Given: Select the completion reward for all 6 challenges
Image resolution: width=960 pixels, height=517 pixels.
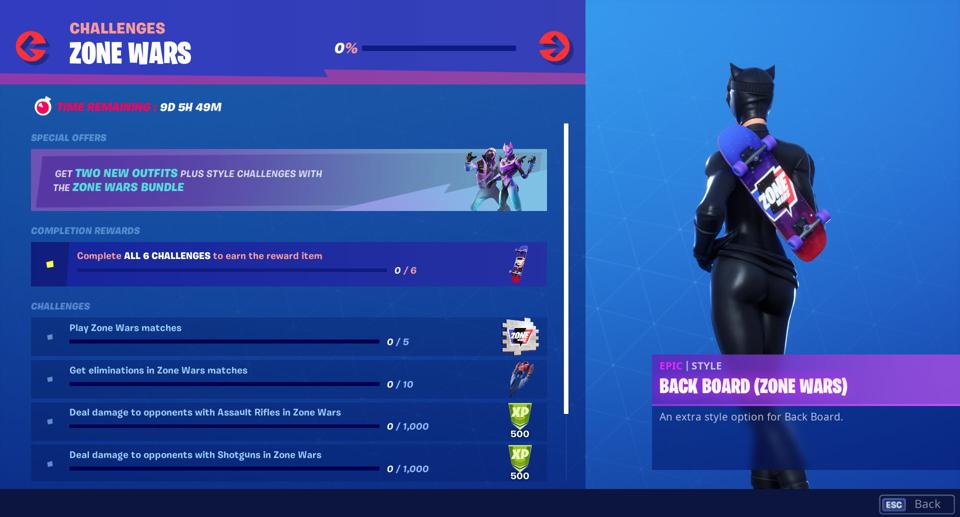Looking at the screenshot, I should (288, 264).
